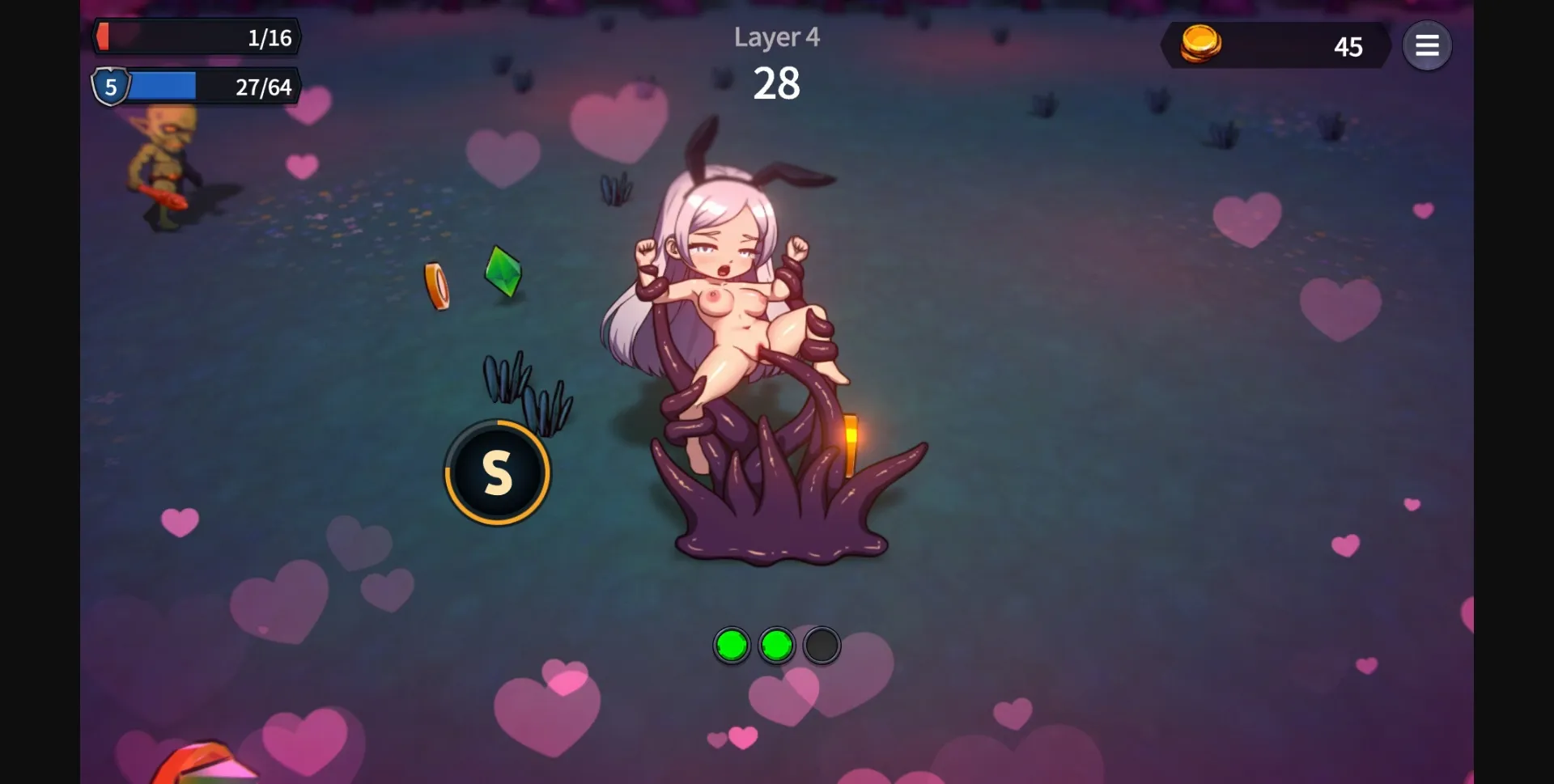The height and width of the screenshot is (784, 1554).
Task: Toggle the first green status dot
Action: (x=732, y=645)
